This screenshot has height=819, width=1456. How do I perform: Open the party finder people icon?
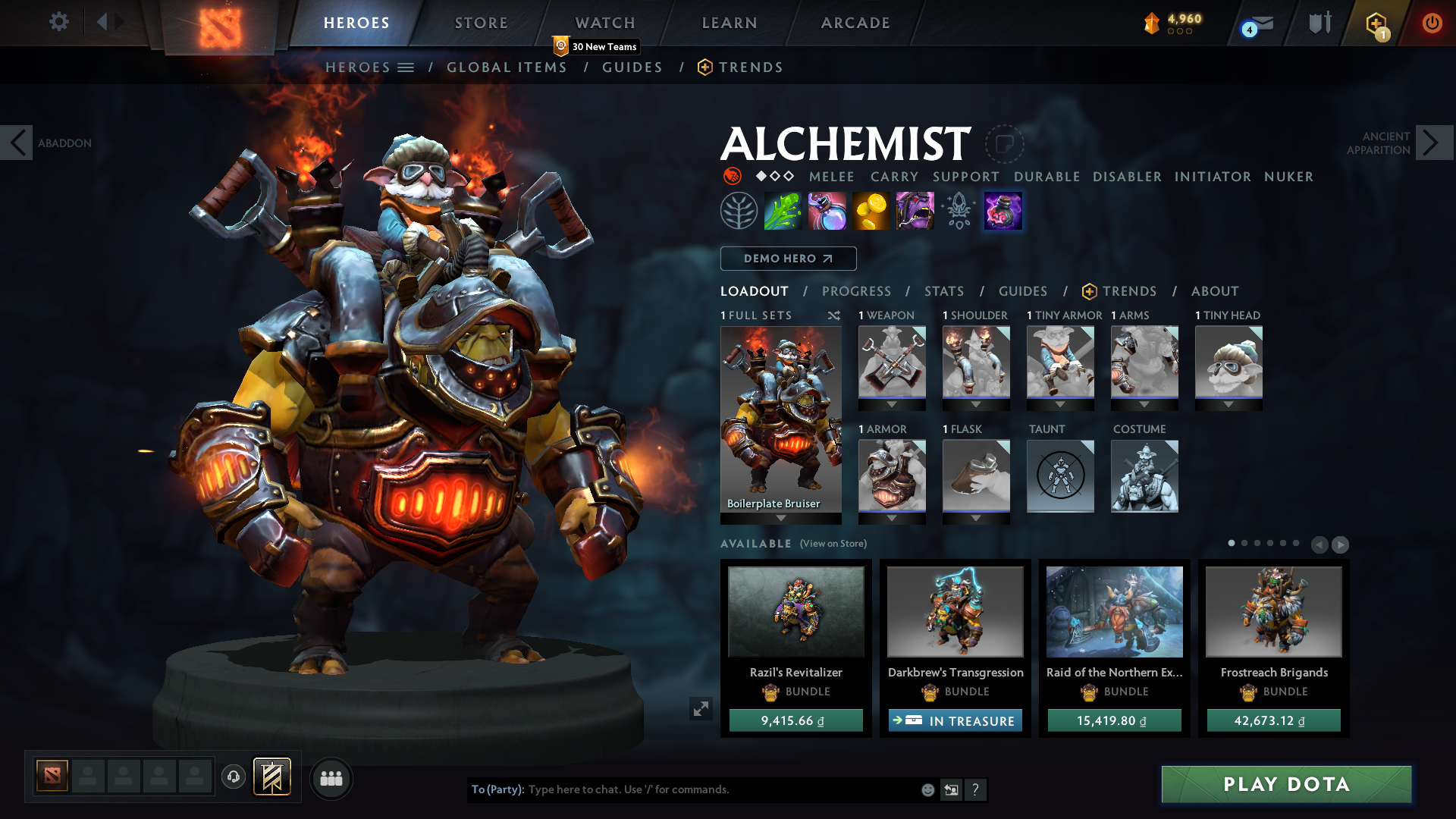[331, 778]
